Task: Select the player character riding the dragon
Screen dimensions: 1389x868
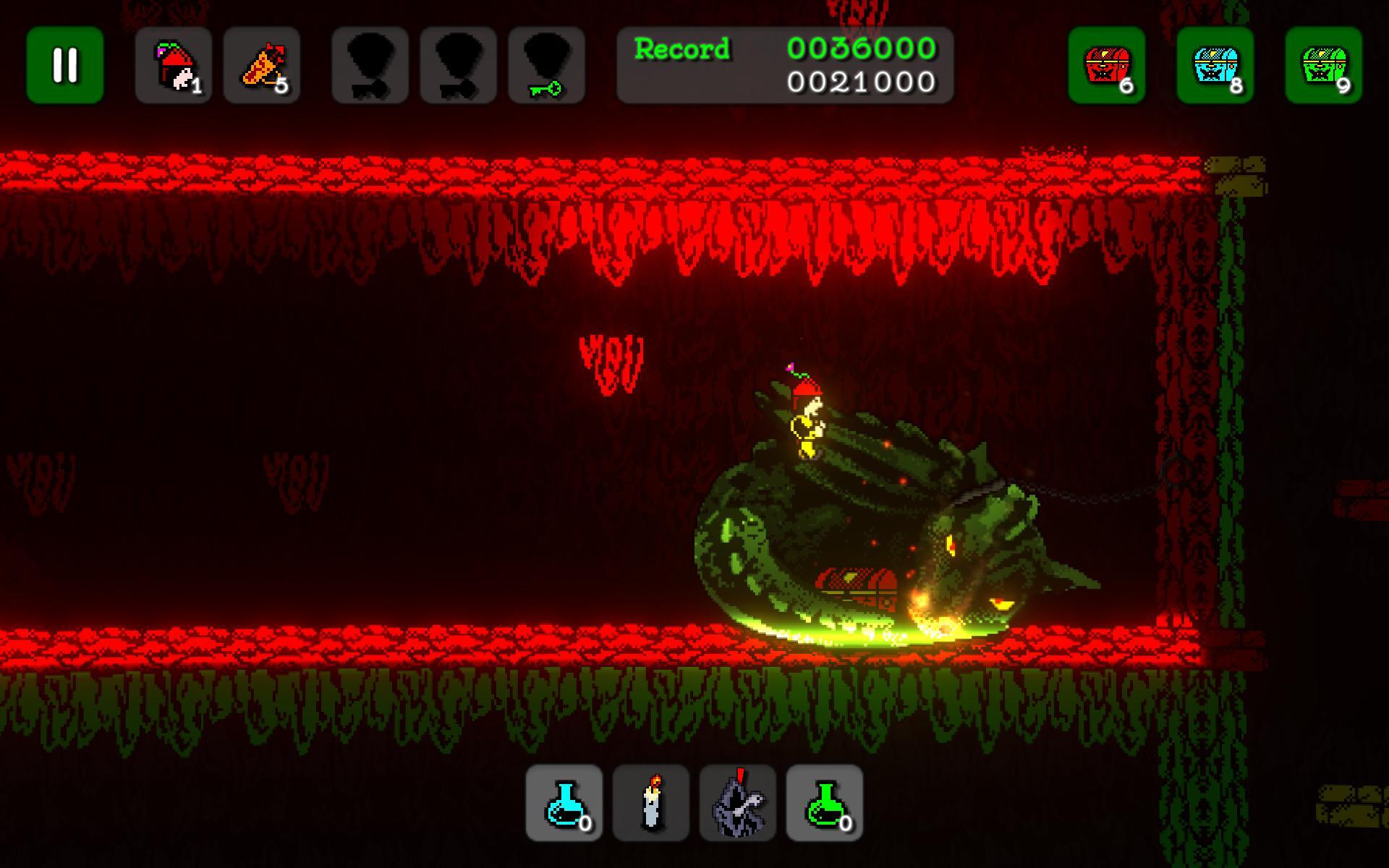Action: click(x=809, y=420)
